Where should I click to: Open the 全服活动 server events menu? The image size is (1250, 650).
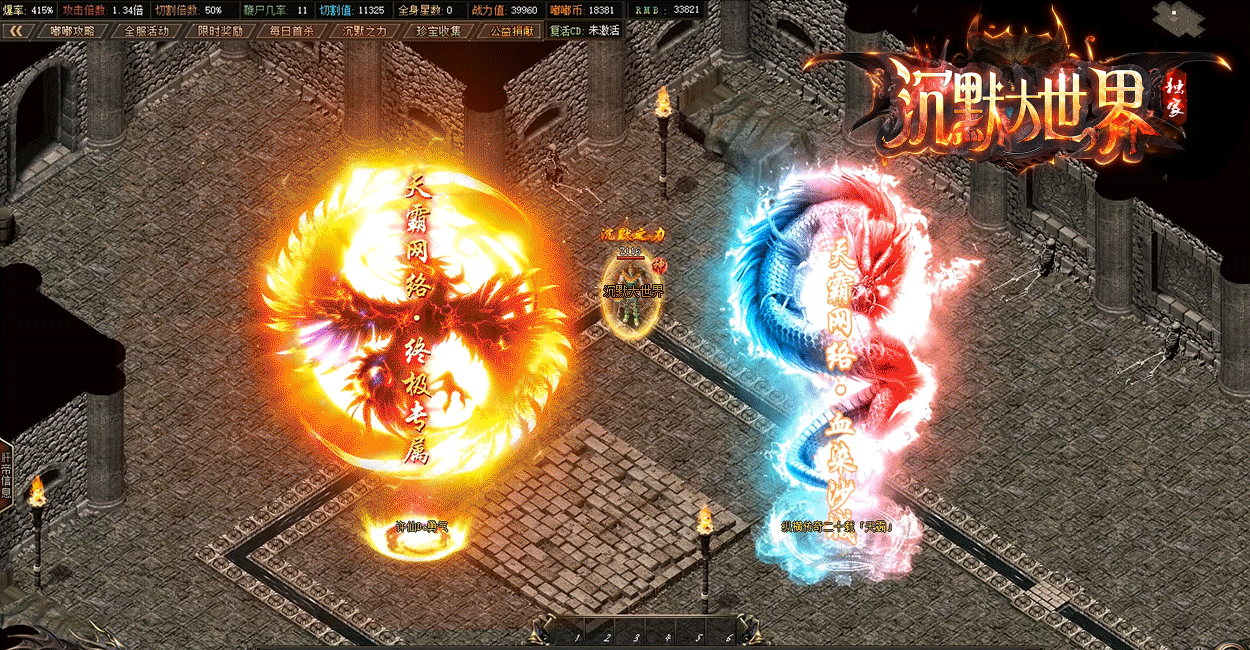click(146, 31)
